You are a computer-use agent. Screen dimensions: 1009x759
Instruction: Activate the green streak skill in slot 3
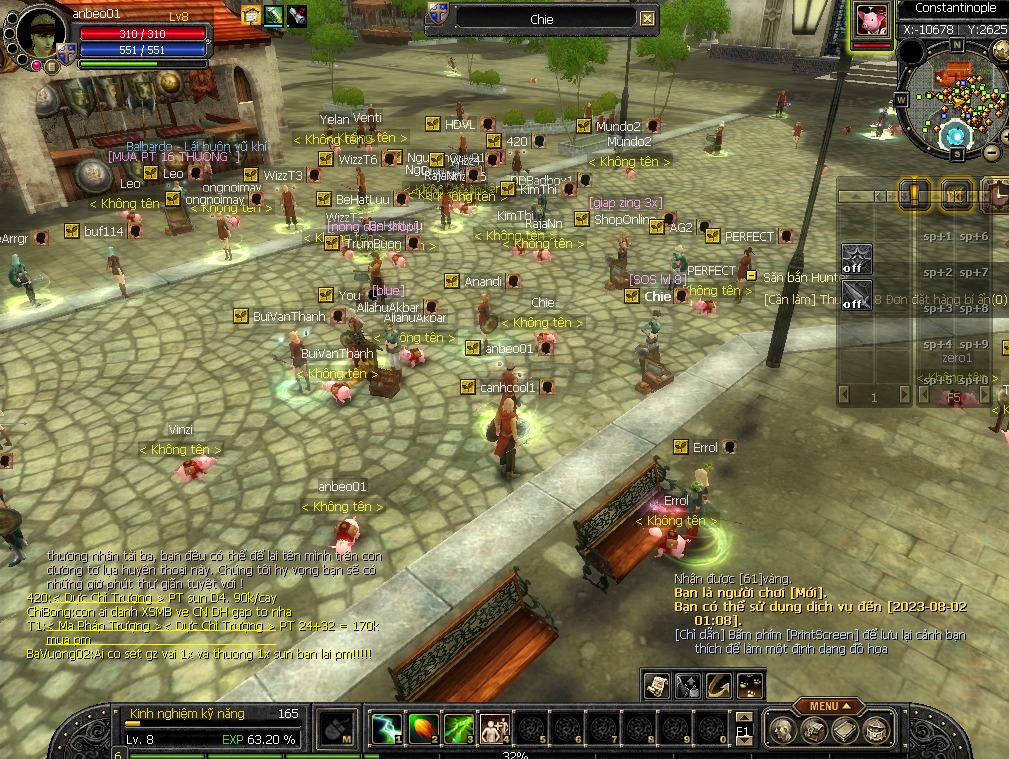458,729
